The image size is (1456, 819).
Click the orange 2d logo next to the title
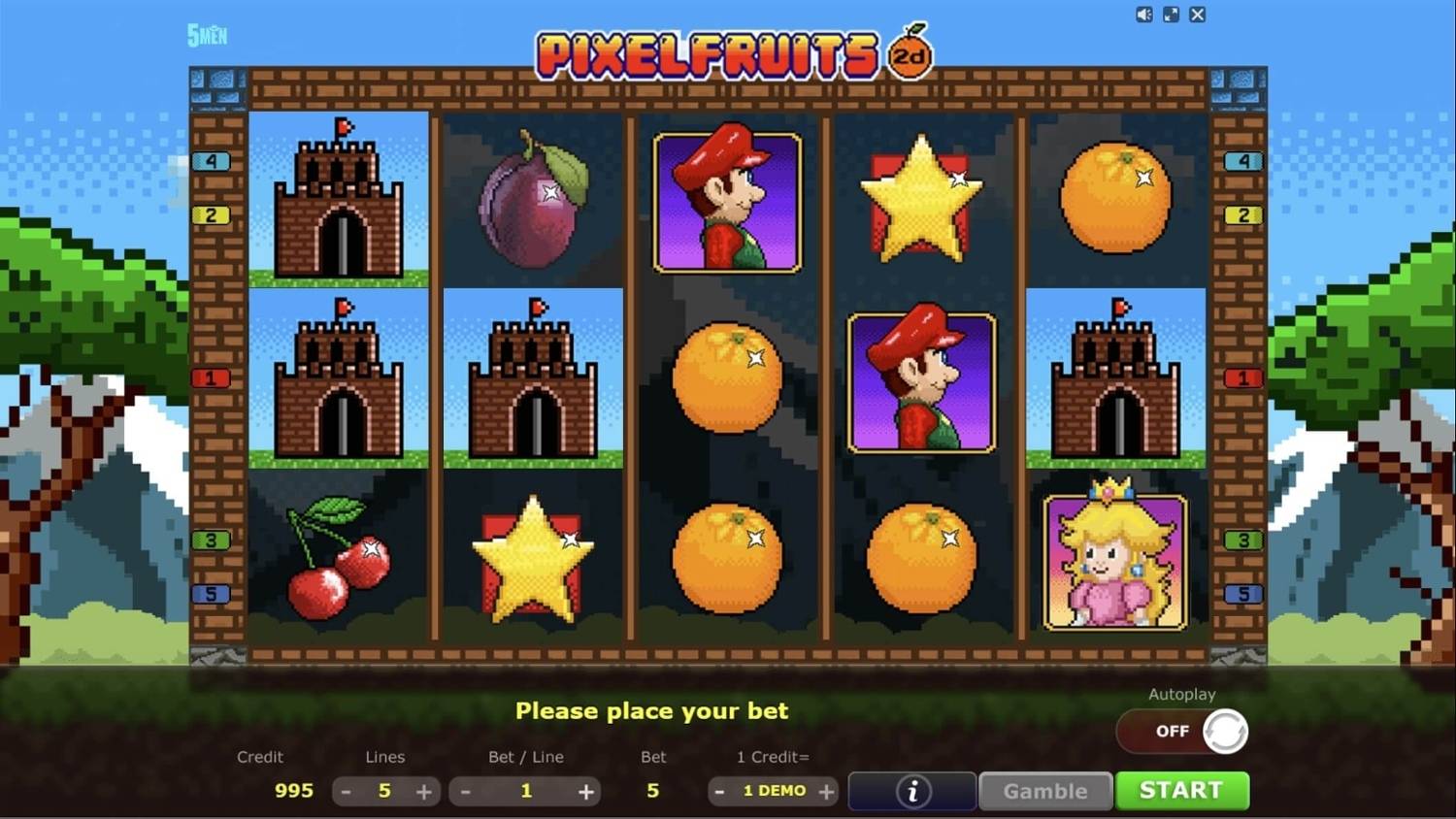(910, 53)
